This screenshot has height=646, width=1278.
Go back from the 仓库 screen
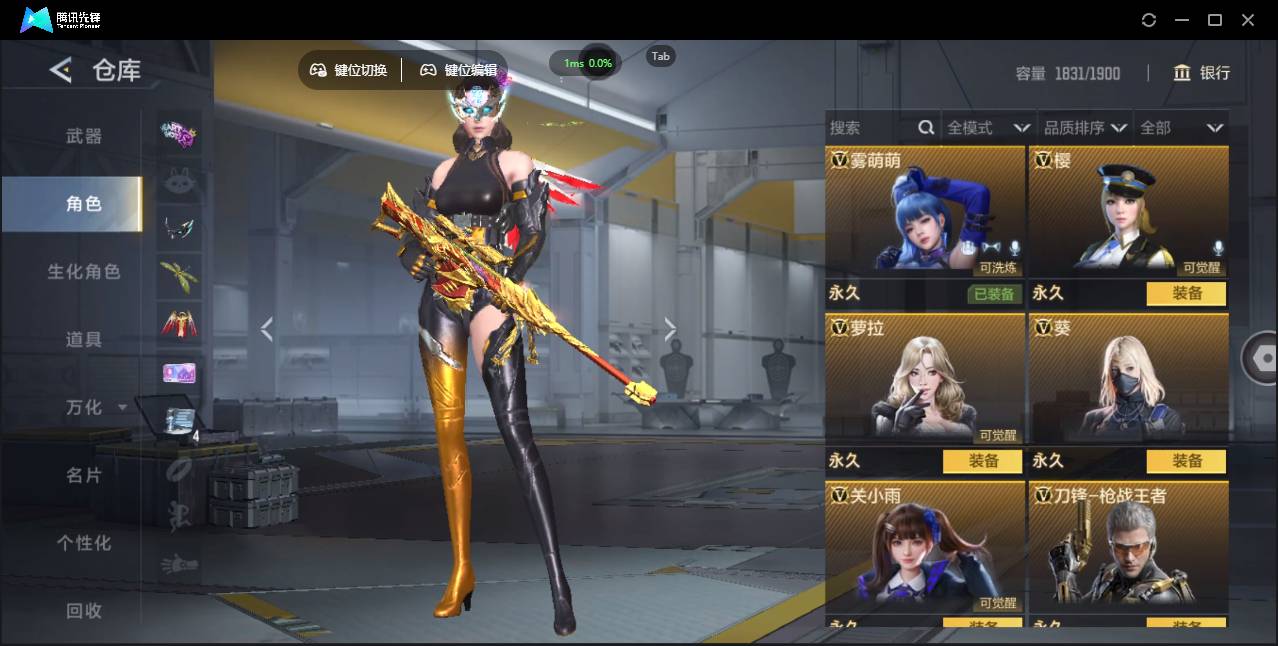[x=61, y=70]
